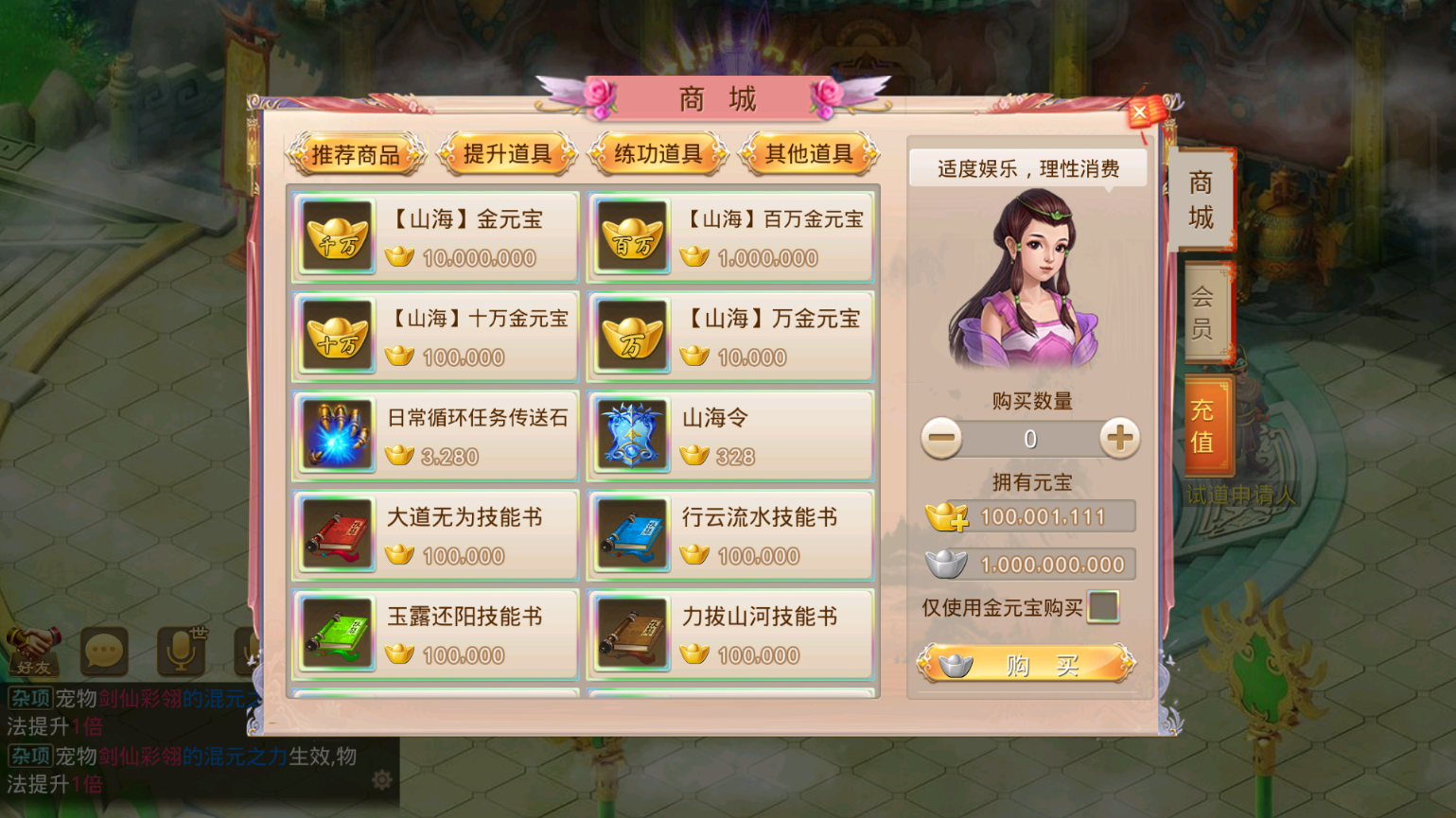Image resolution: width=1456 pixels, height=818 pixels.
Task: Open the friends (好友) panel icon
Action: pyautogui.click(x=35, y=652)
